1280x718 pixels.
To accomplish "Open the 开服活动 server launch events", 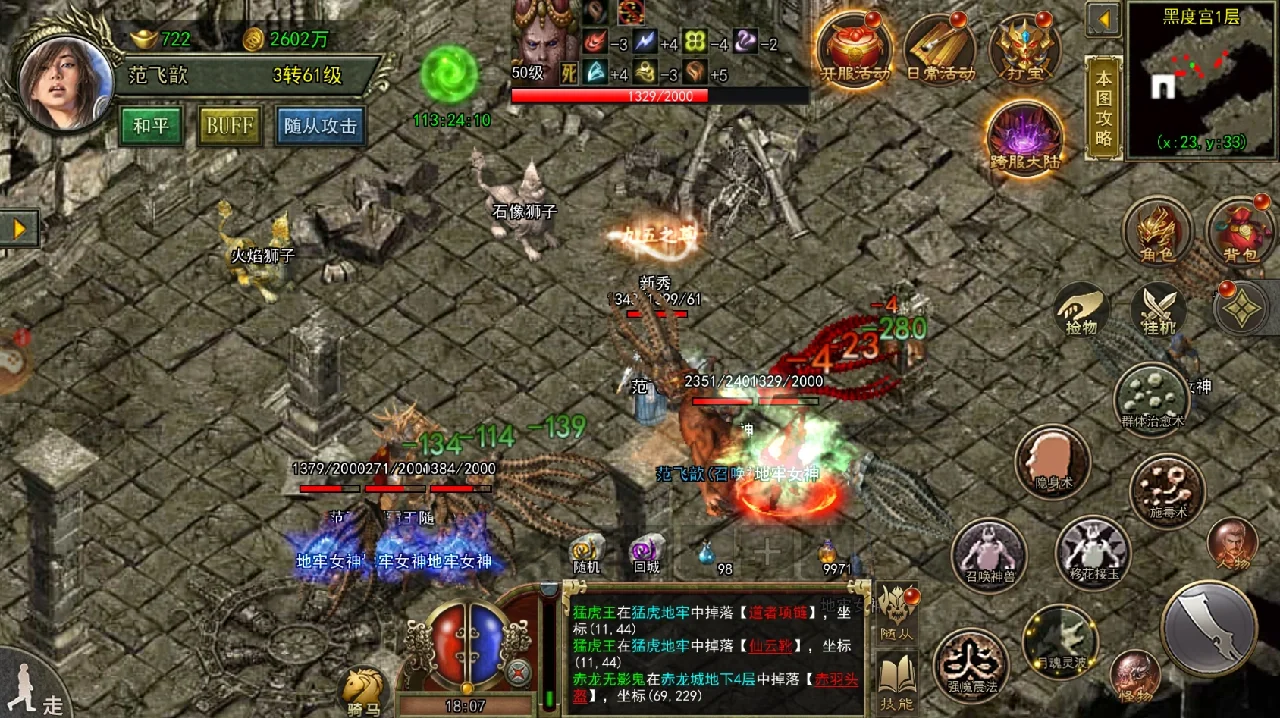I will [x=855, y=48].
